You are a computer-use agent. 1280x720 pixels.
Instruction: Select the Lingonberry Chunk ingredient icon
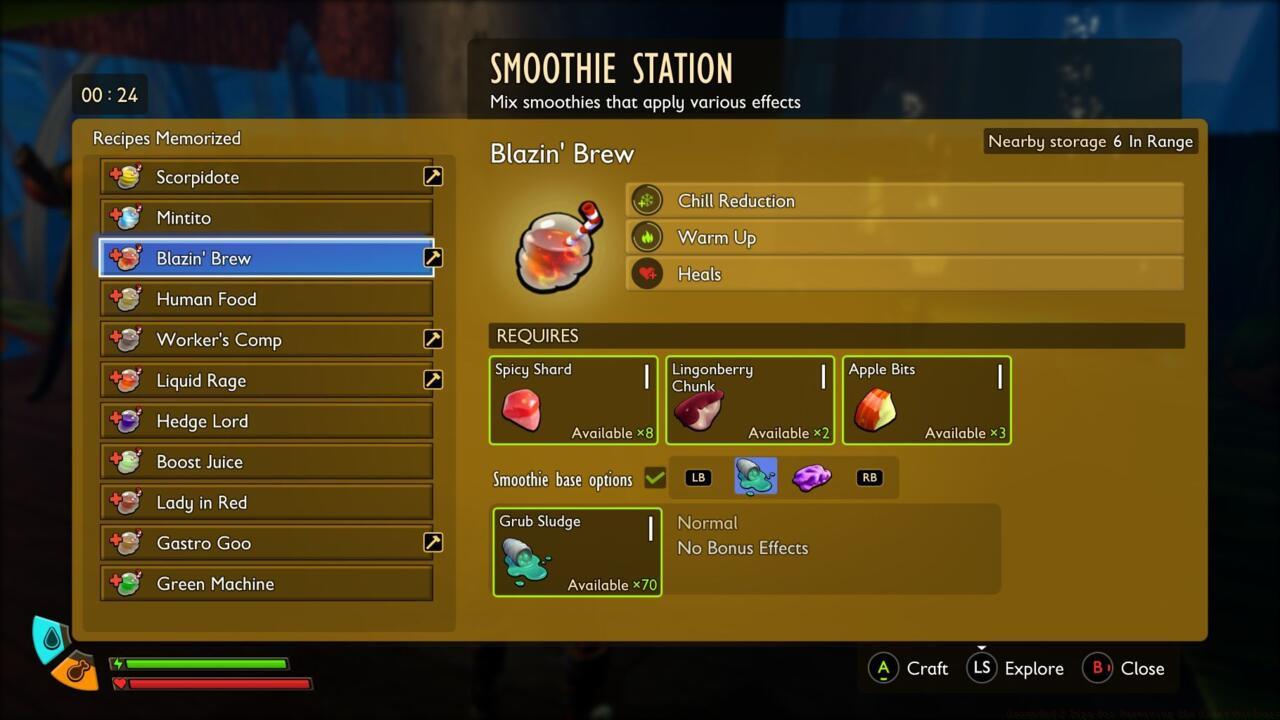click(x=698, y=410)
